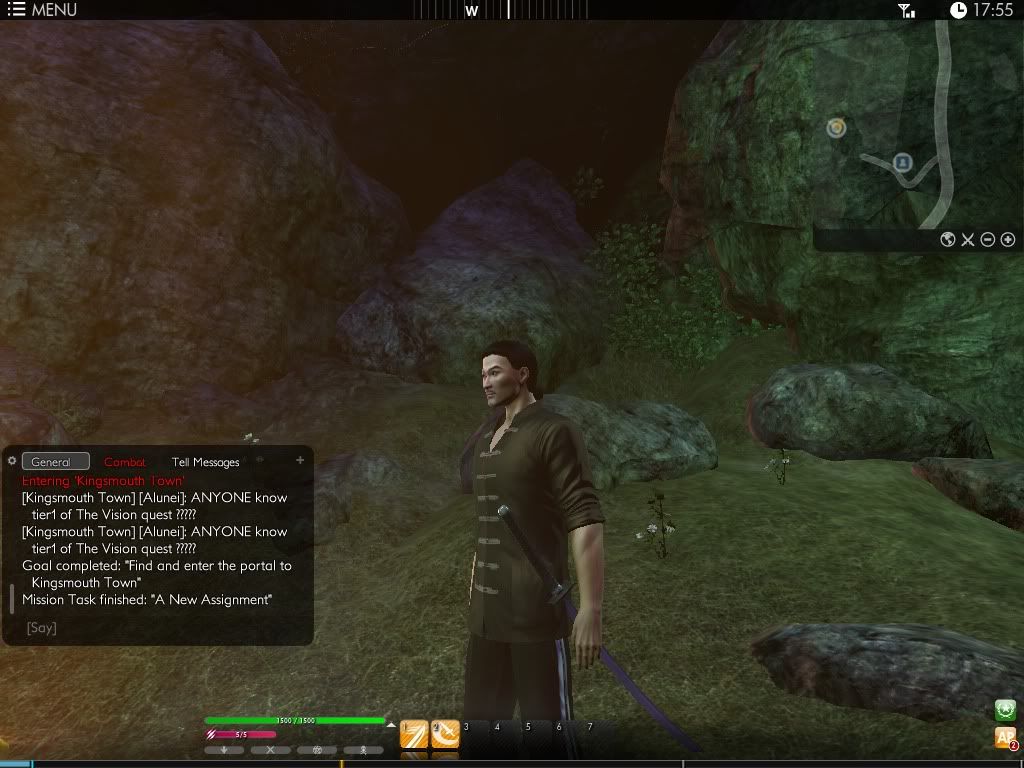This screenshot has width=1024, height=768.
Task: Click the blue person marker on the minimap
Action: pyautogui.click(x=902, y=162)
